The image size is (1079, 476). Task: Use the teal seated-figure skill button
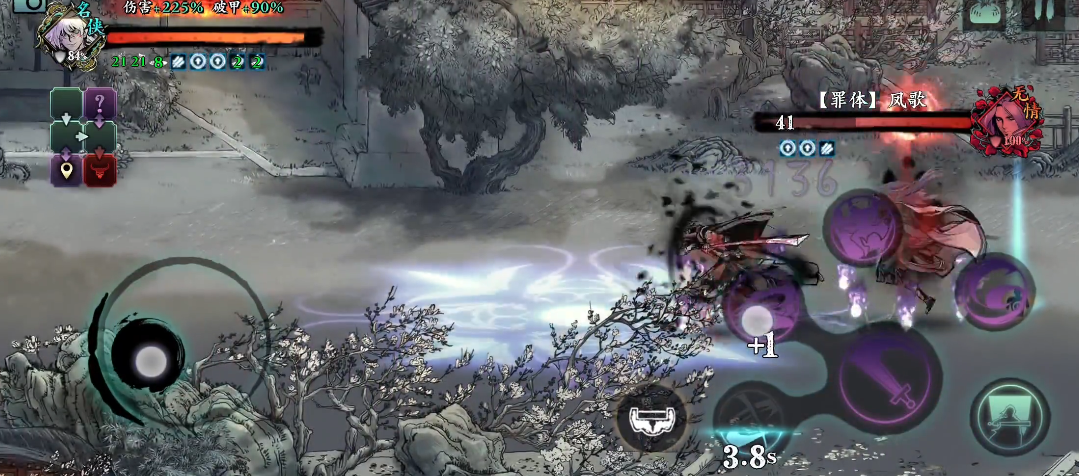(1009, 416)
